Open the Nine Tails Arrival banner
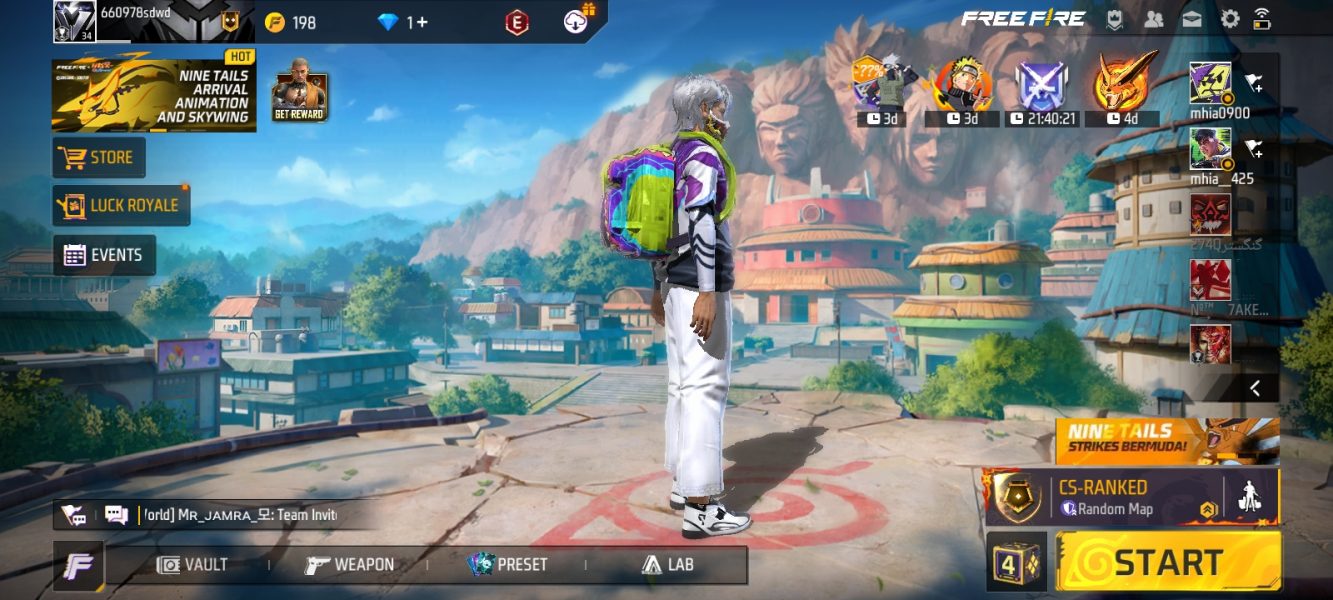 pyautogui.click(x=152, y=95)
